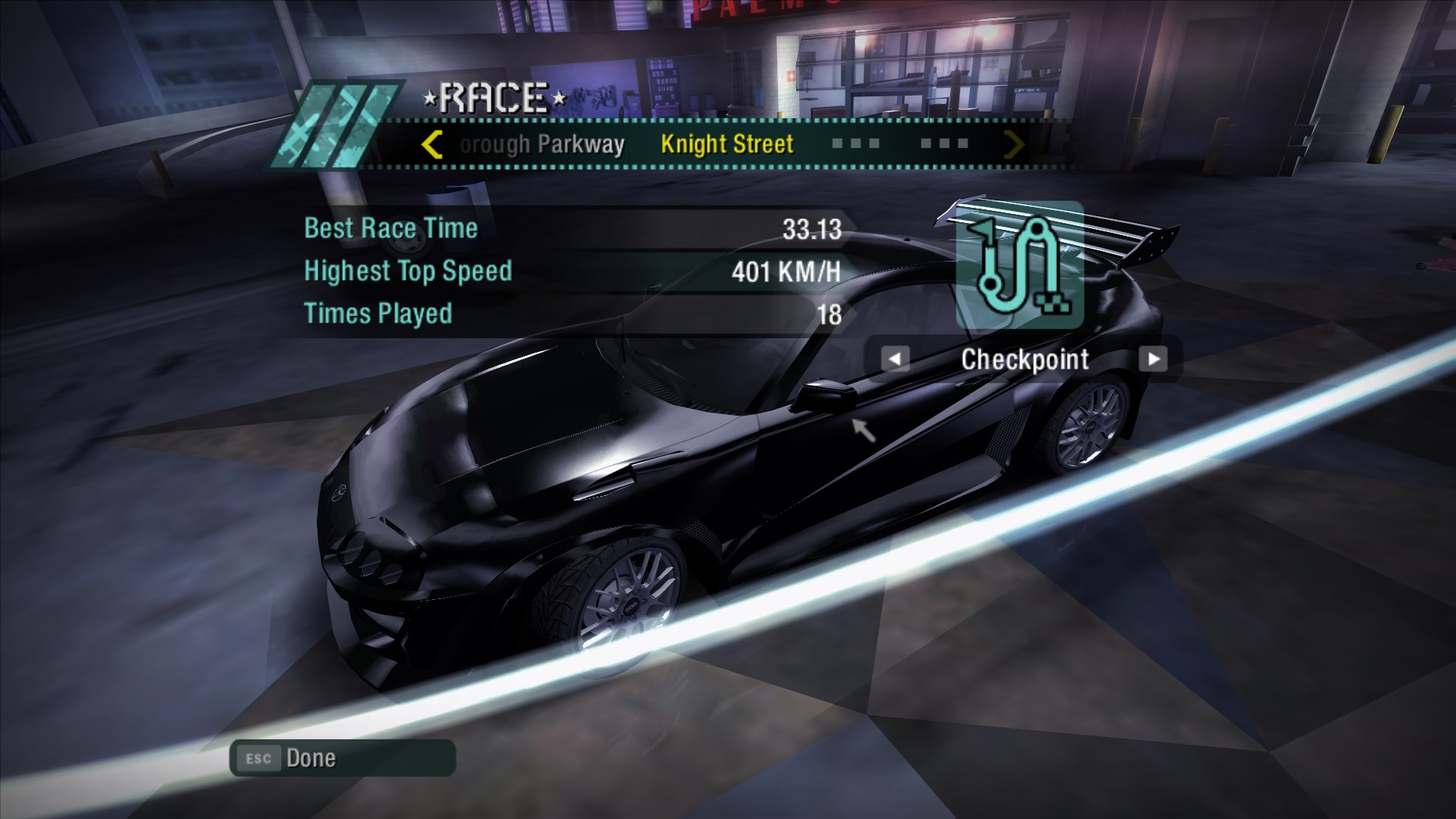This screenshot has width=1456, height=819.
Task: Close the statistics screen with Done
Action: (342, 758)
